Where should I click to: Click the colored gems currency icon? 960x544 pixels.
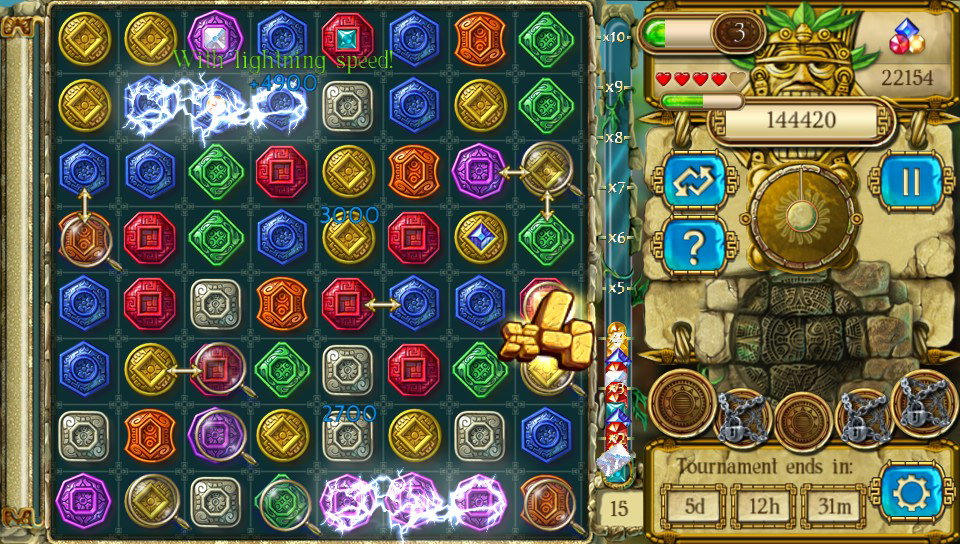(x=907, y=39)
